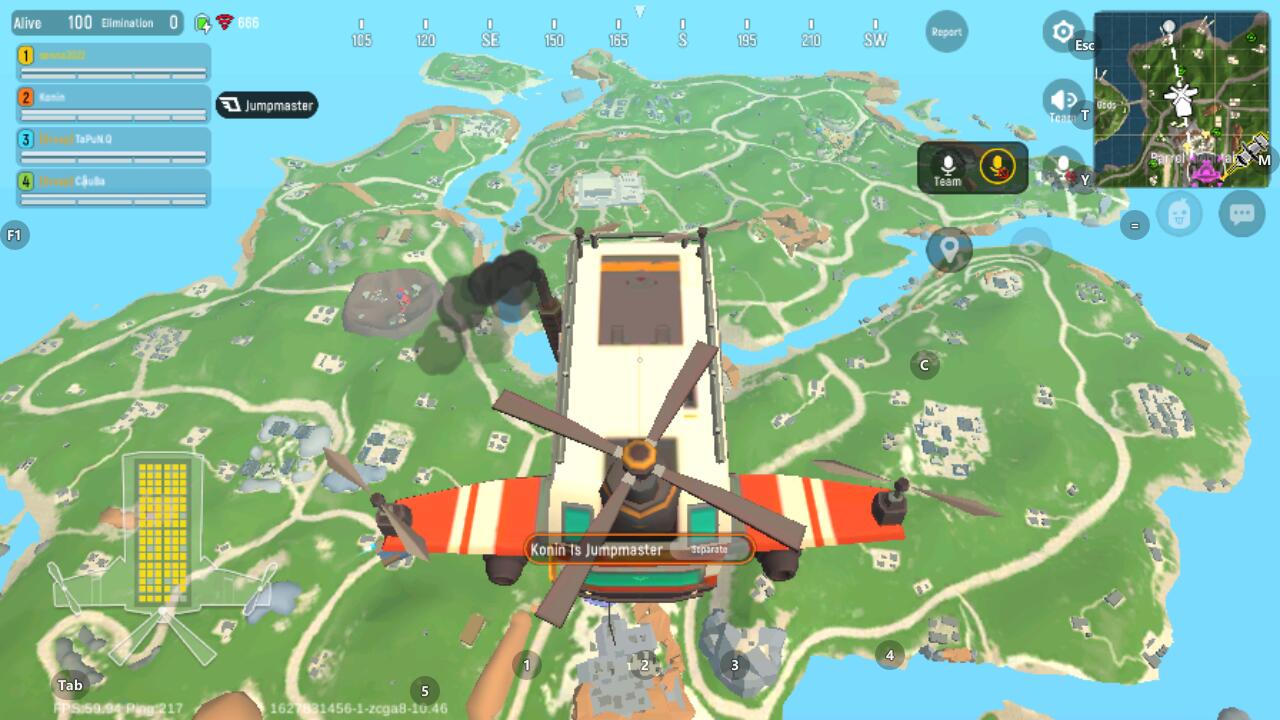1280x720 pixels.
Task: Open settings via the gear icon
Action: point(1062,32)
